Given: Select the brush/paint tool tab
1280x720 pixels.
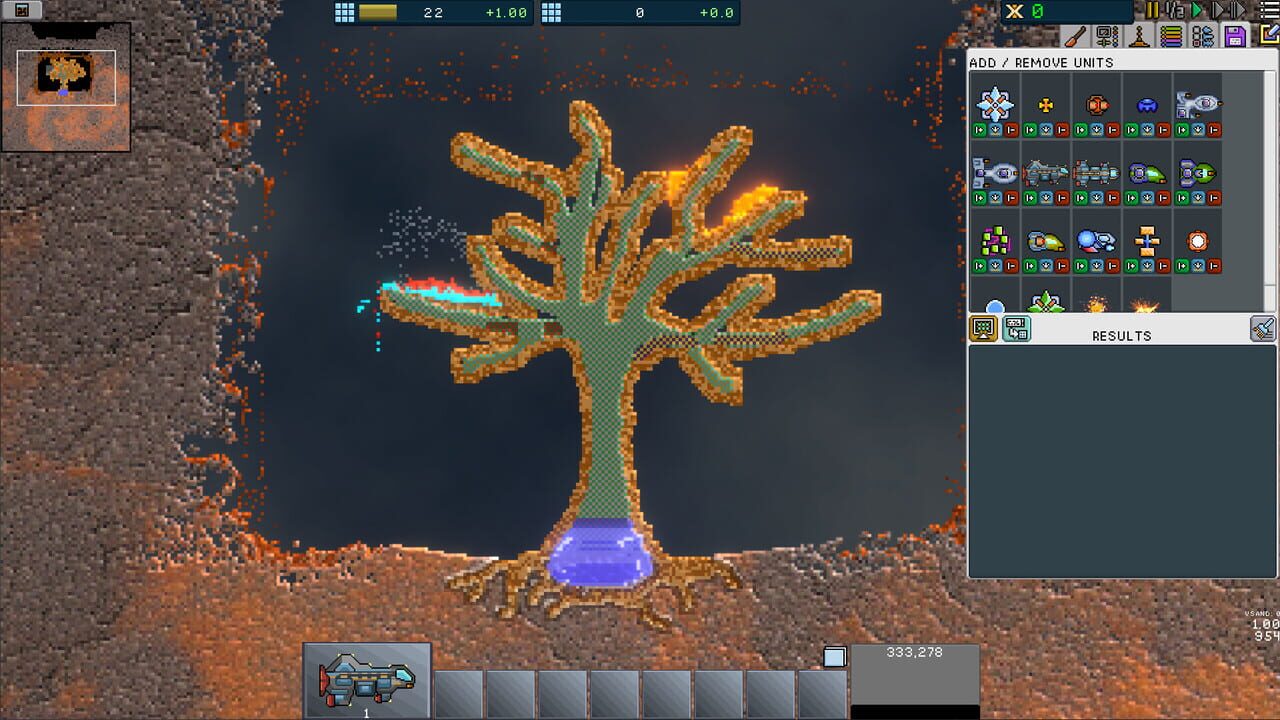Looking at the screenshot, I should click(x=1077, y=36).
